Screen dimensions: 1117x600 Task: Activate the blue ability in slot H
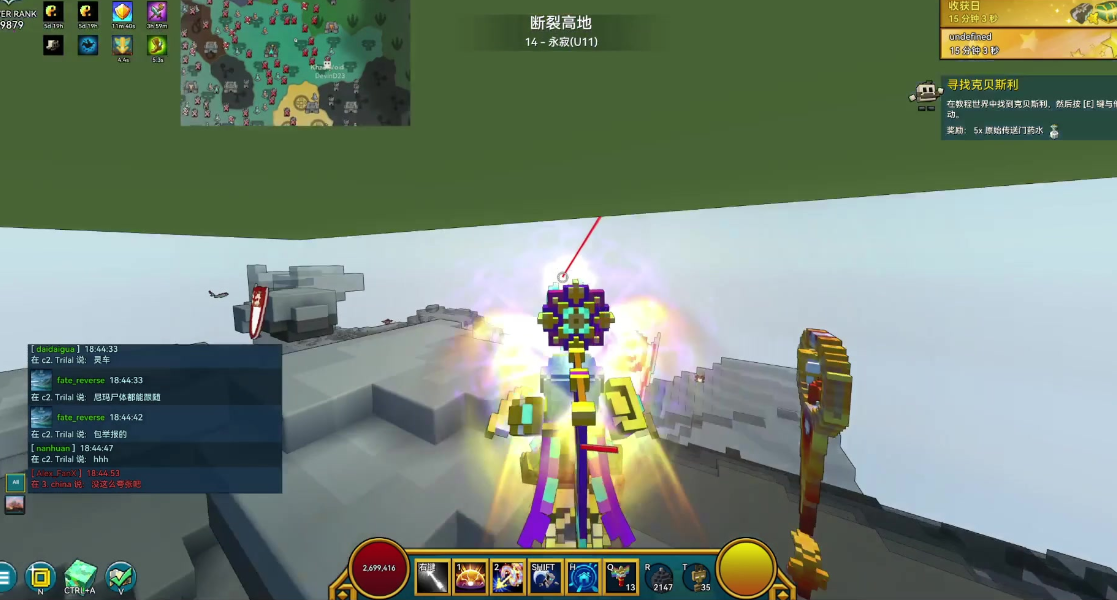tap(584, 577)
